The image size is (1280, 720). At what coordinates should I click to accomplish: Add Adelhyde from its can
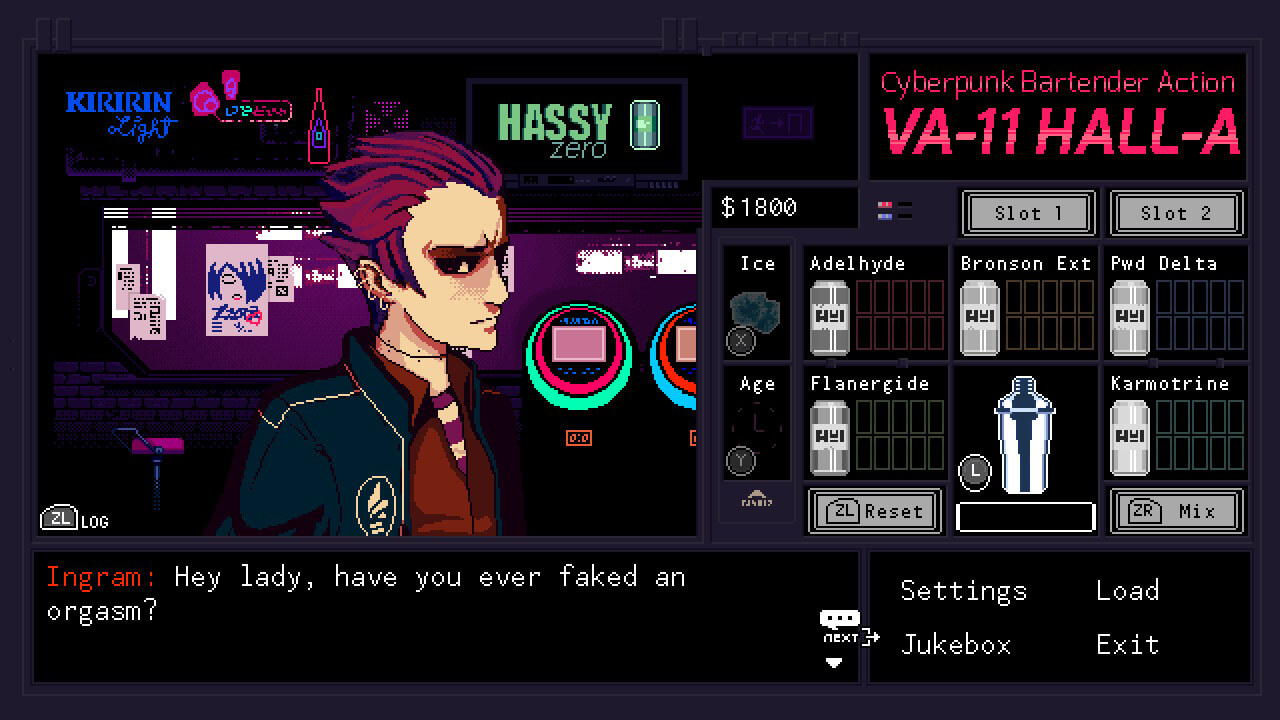(x=829, y=317)
